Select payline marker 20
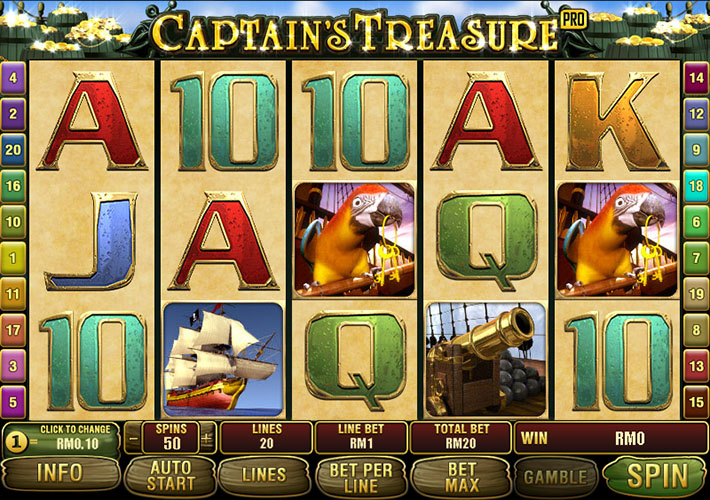This screenshot has height=500, width=710. point(14,149)
